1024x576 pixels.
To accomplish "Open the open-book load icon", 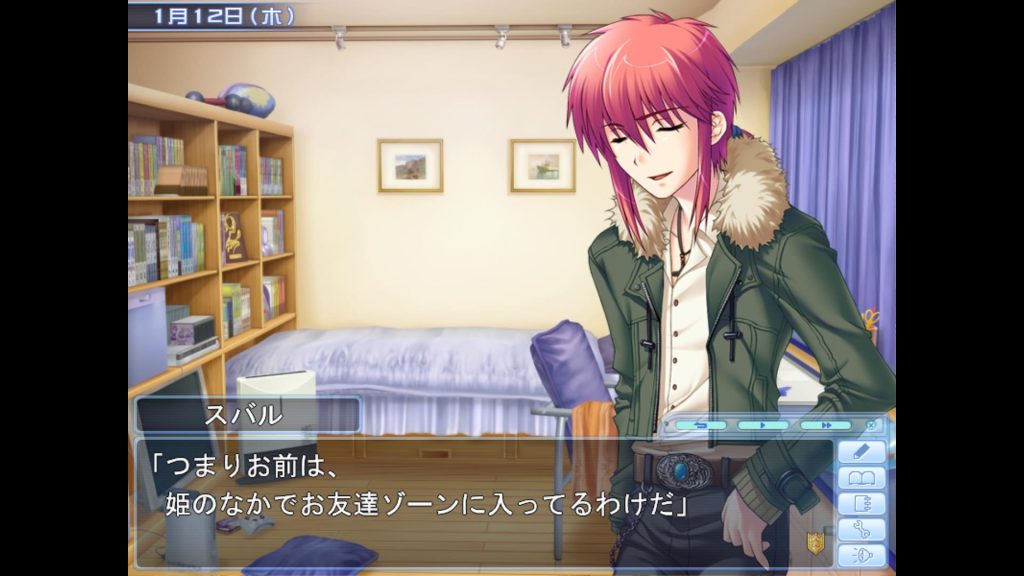I will click(861, 479).
